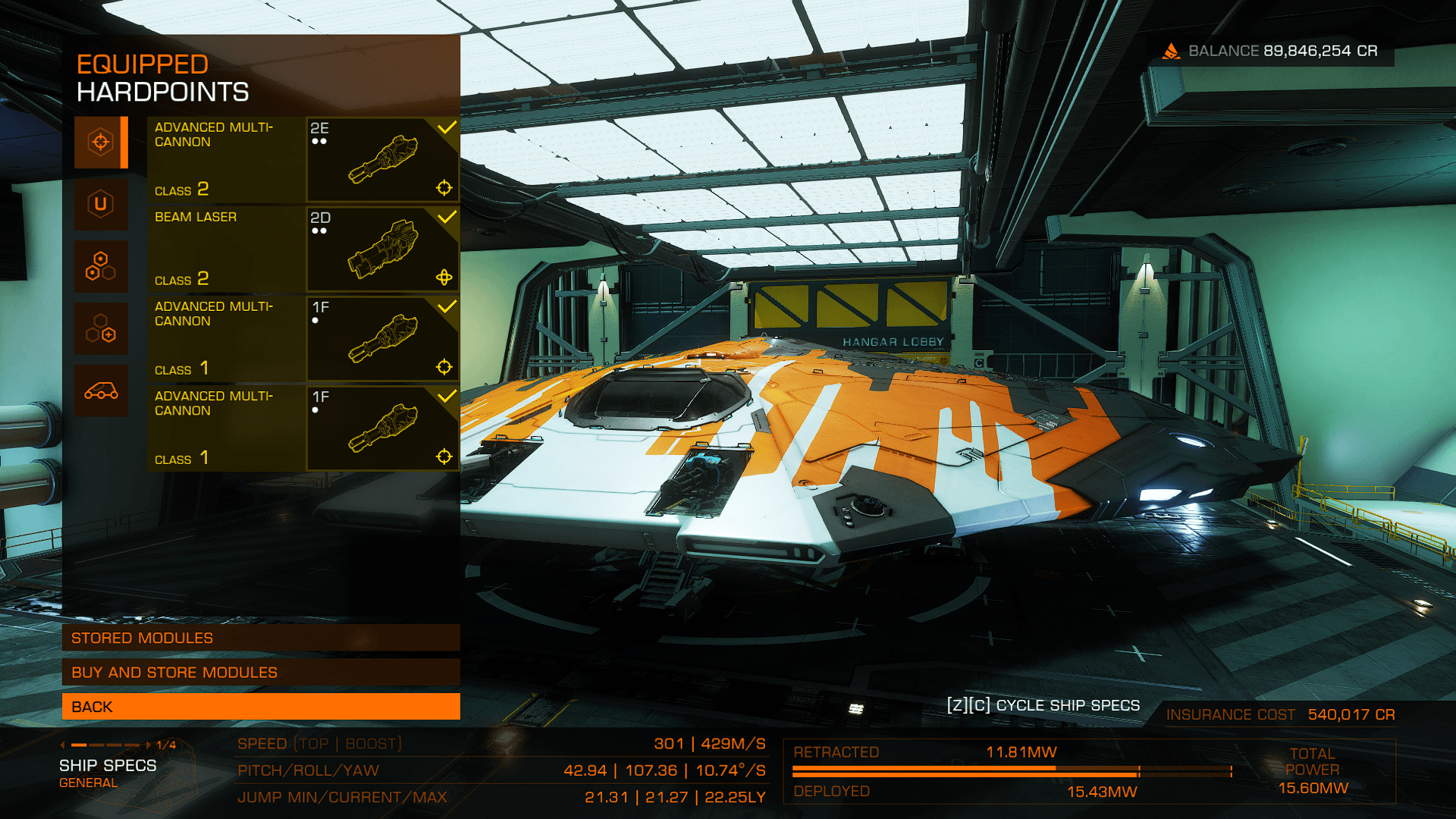Choose Buy and Store Modules
The height and width of the screenshot is (819, 1456).
[x=261, y=672]
